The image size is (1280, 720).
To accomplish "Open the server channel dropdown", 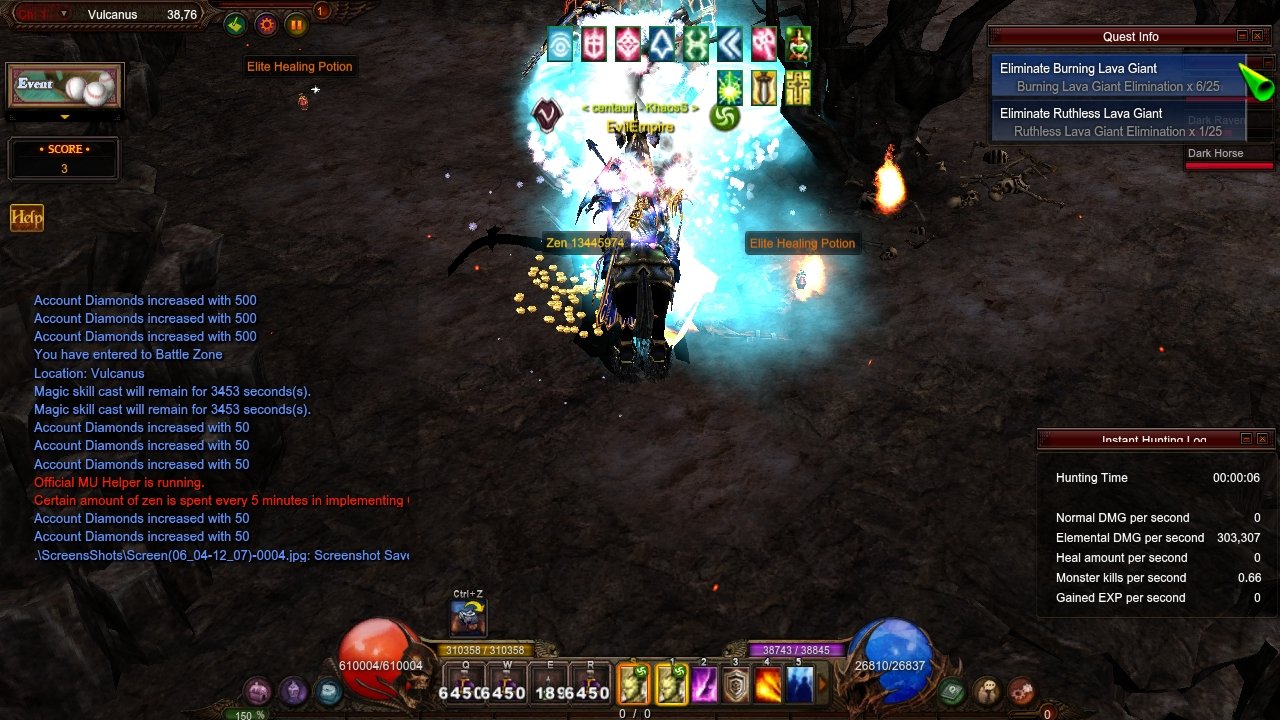I will coord(64,14).
